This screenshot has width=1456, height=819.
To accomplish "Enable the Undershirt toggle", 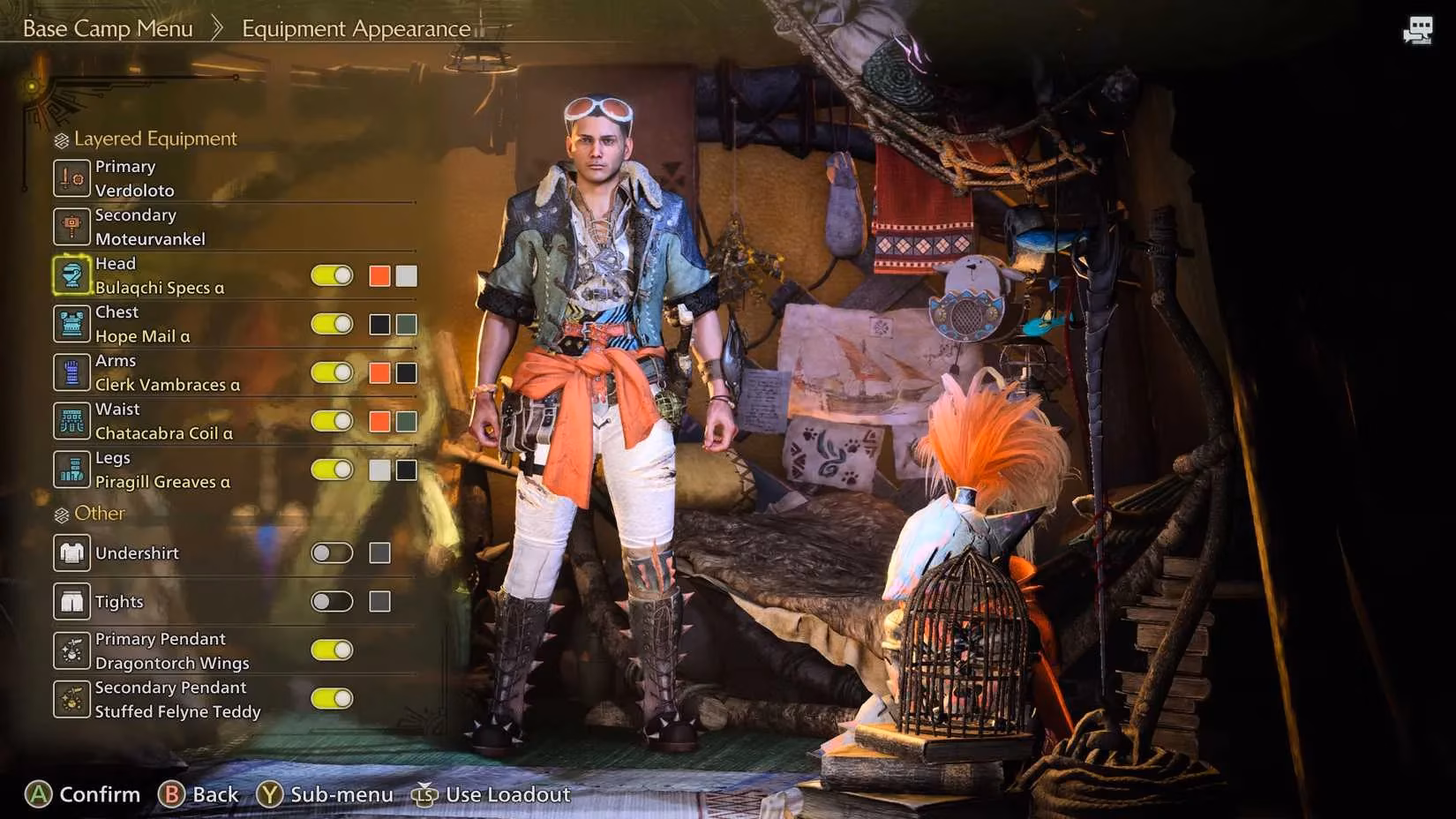I will tap(332, 552).
